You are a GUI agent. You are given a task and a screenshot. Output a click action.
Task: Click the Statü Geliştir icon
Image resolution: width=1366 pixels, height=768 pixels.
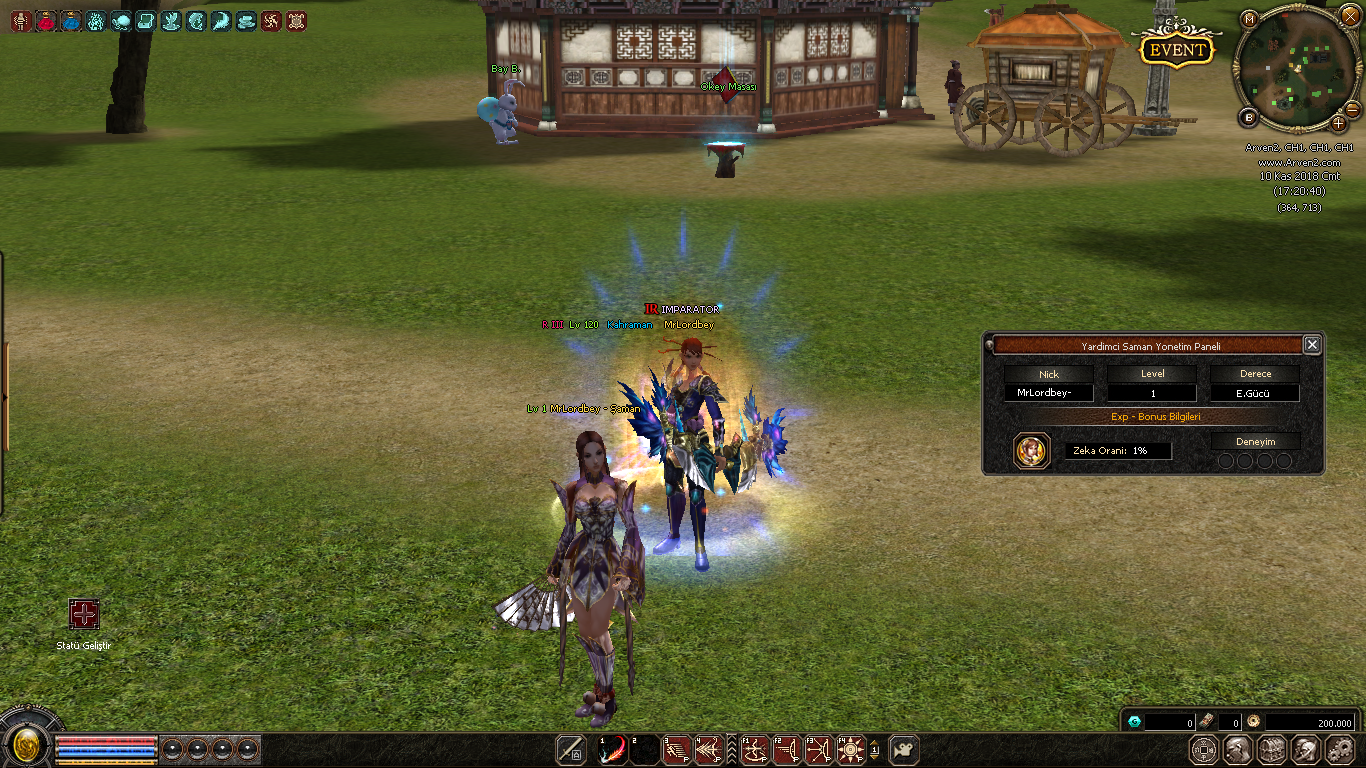coord(84,611)
